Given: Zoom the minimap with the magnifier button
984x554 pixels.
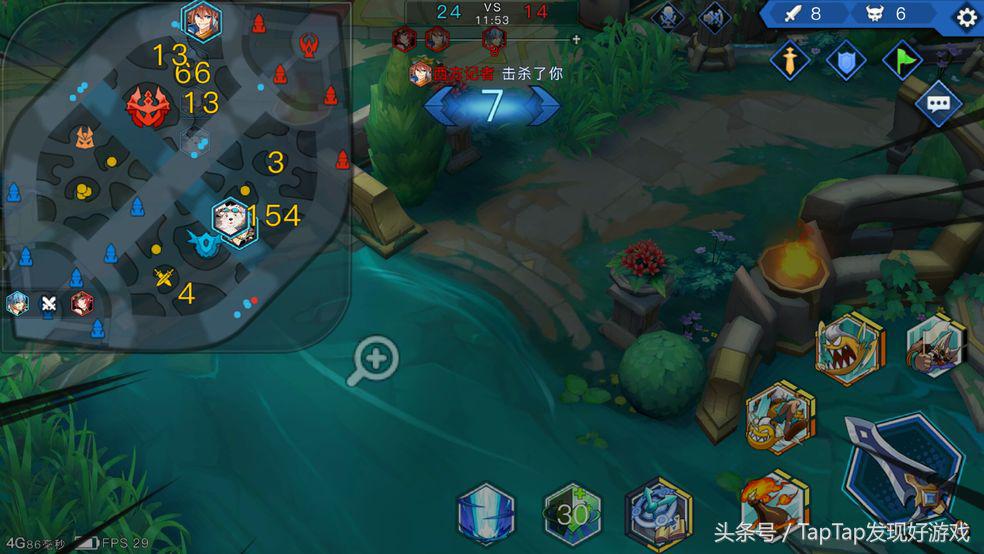Looking at the screenshot, I should click(375, 360).
